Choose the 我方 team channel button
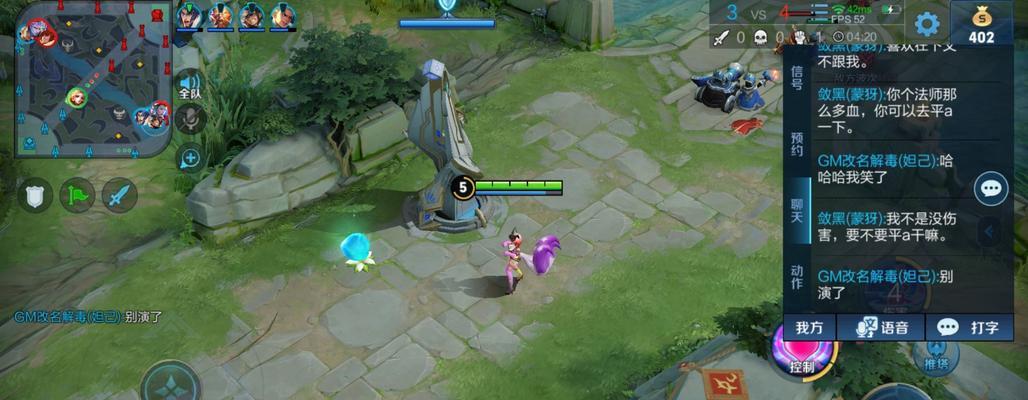The width and height of the screenshot is (1028, 400). point(810,327)
